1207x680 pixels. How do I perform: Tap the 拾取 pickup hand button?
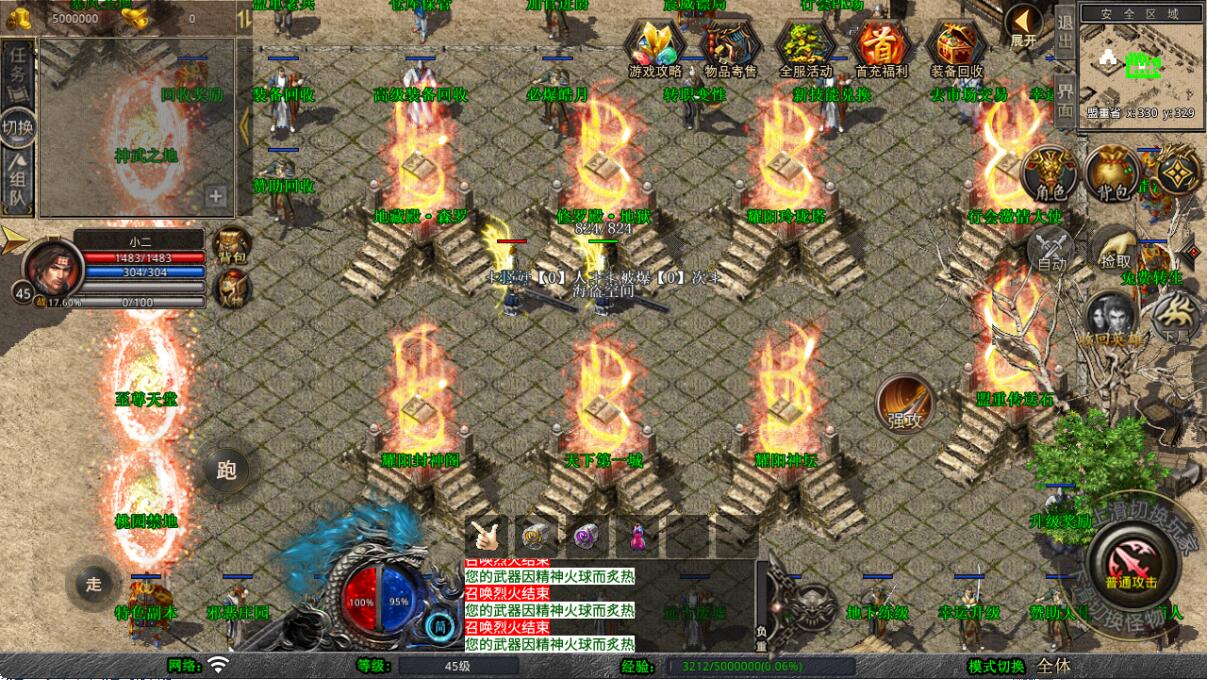[x=1115, y=248]
